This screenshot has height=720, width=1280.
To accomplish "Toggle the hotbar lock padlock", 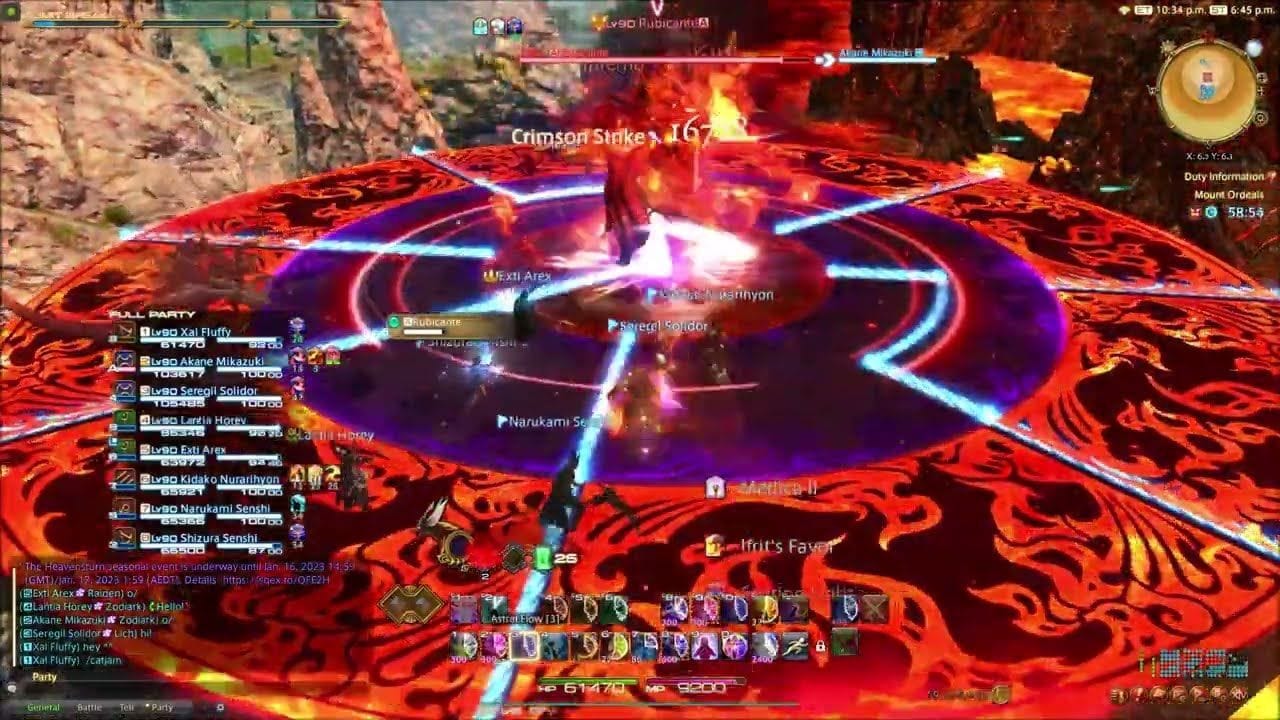I will 820,646.
